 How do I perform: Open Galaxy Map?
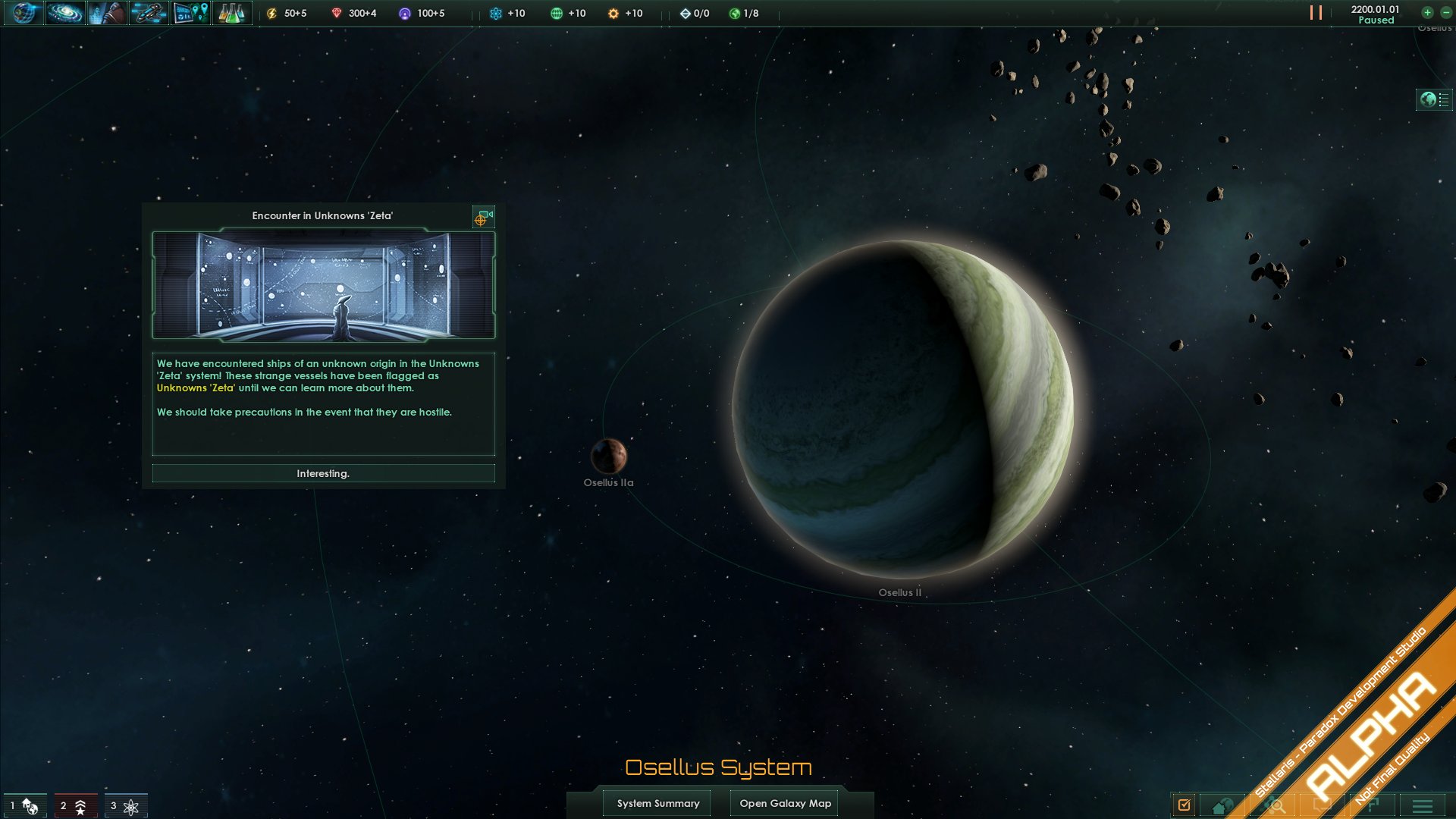(x=785, y=803)
